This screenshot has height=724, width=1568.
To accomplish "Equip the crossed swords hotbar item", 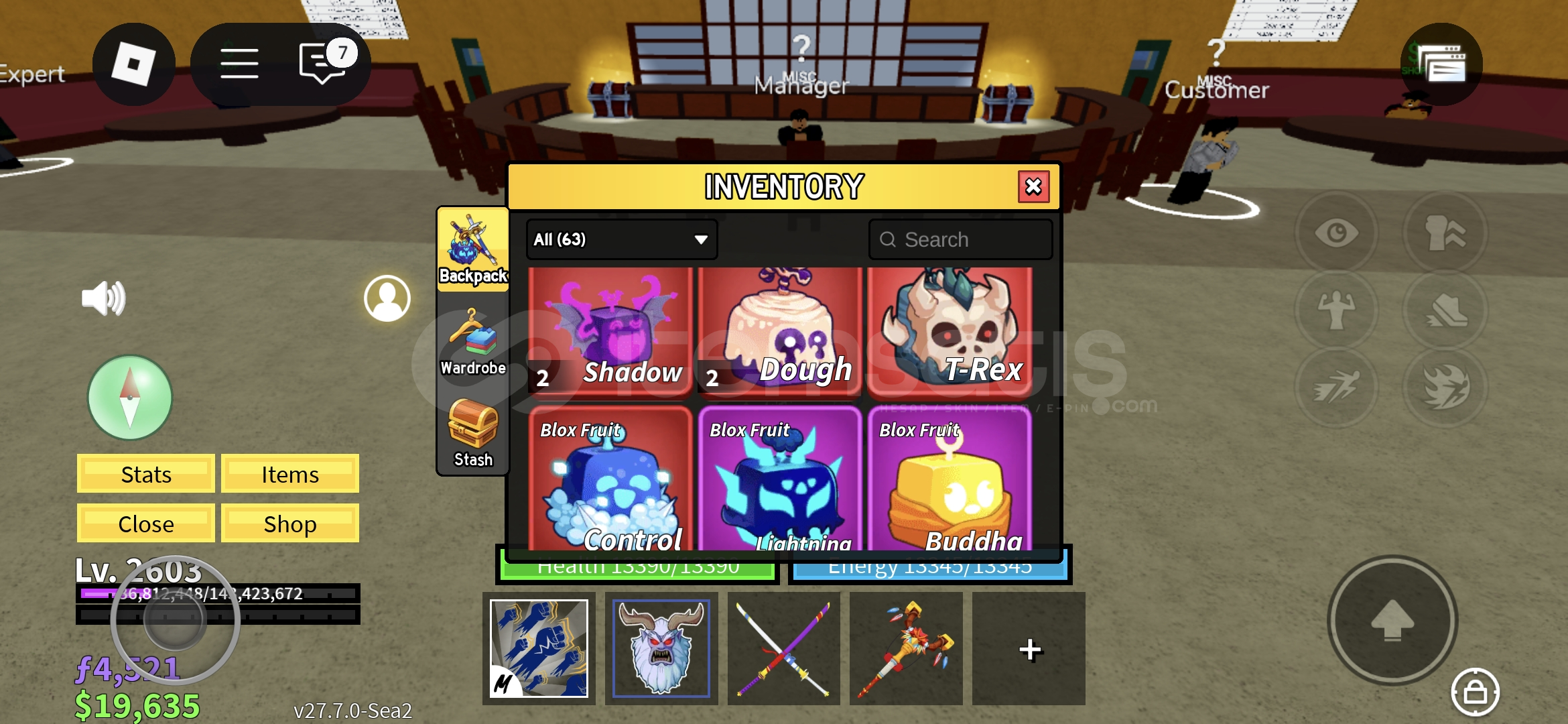I will [783, 649].
